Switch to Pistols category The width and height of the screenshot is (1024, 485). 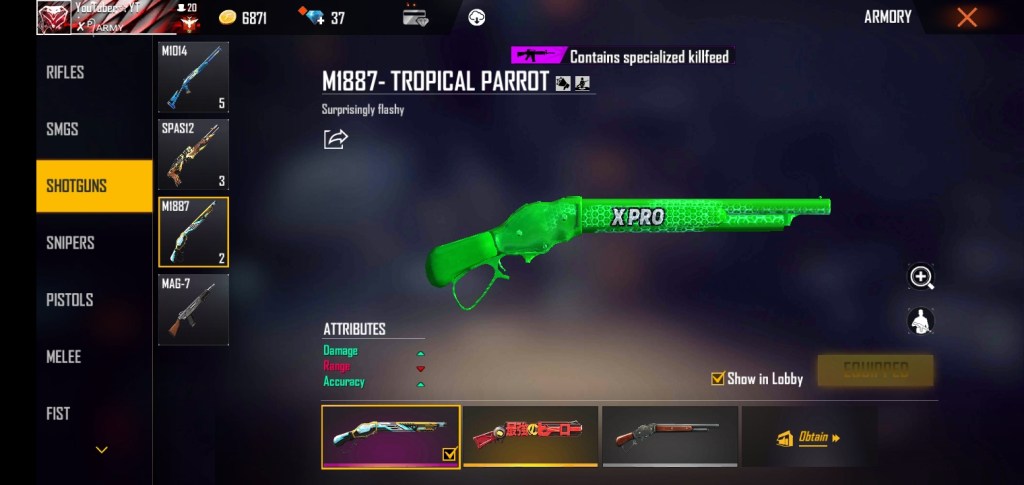click(x=69, y=300)
